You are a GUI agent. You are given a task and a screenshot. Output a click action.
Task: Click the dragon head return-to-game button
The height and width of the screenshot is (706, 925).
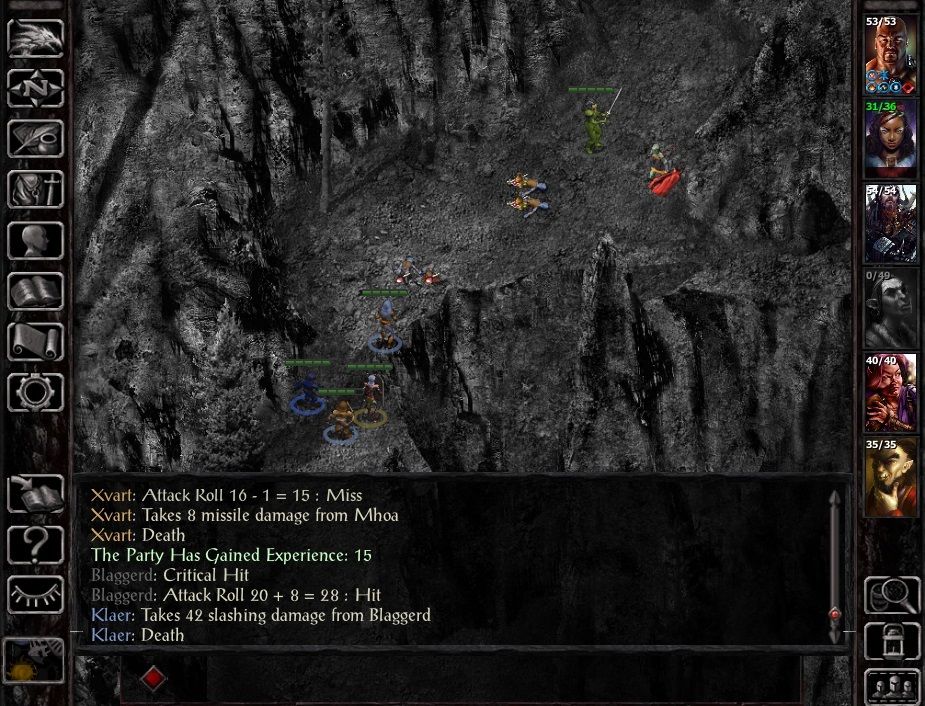(36, 37)
